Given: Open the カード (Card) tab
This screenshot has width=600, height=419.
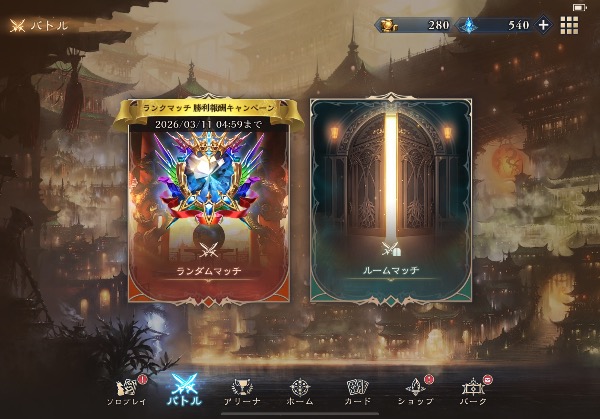Looking at the screenshot, I should point(358,389).
